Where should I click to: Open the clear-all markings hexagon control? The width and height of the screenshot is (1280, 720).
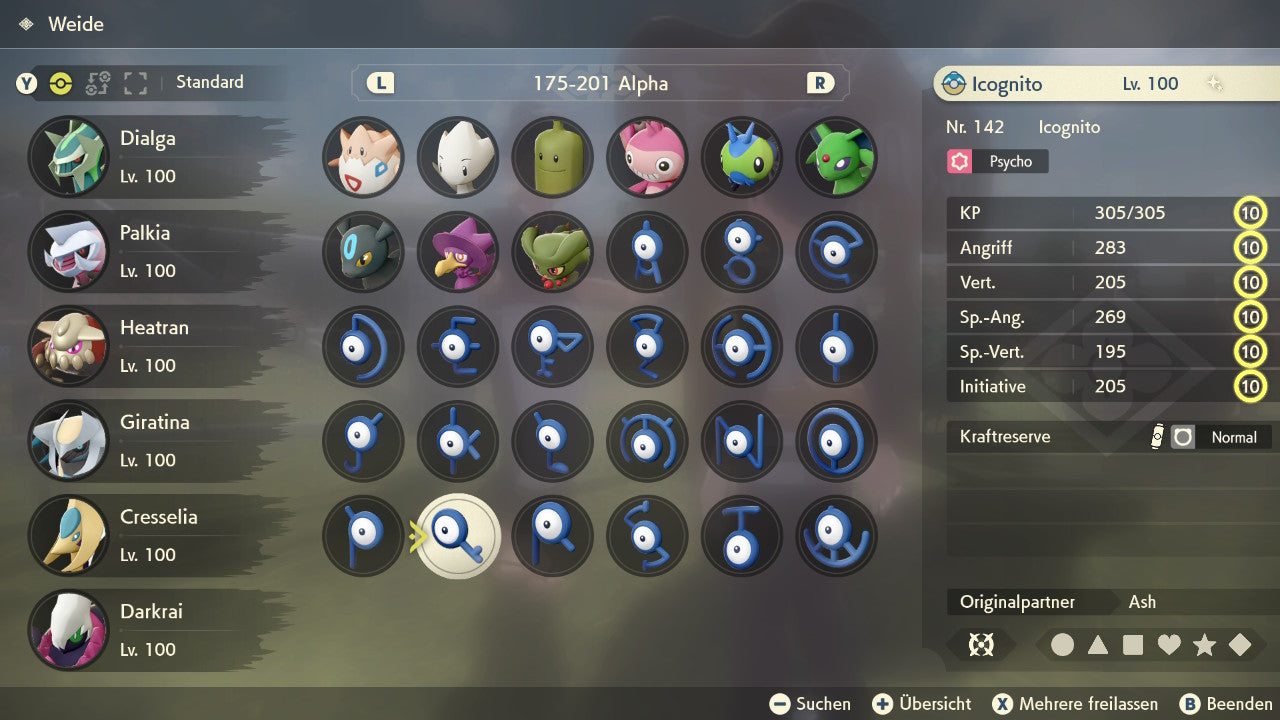click(982, 645)
